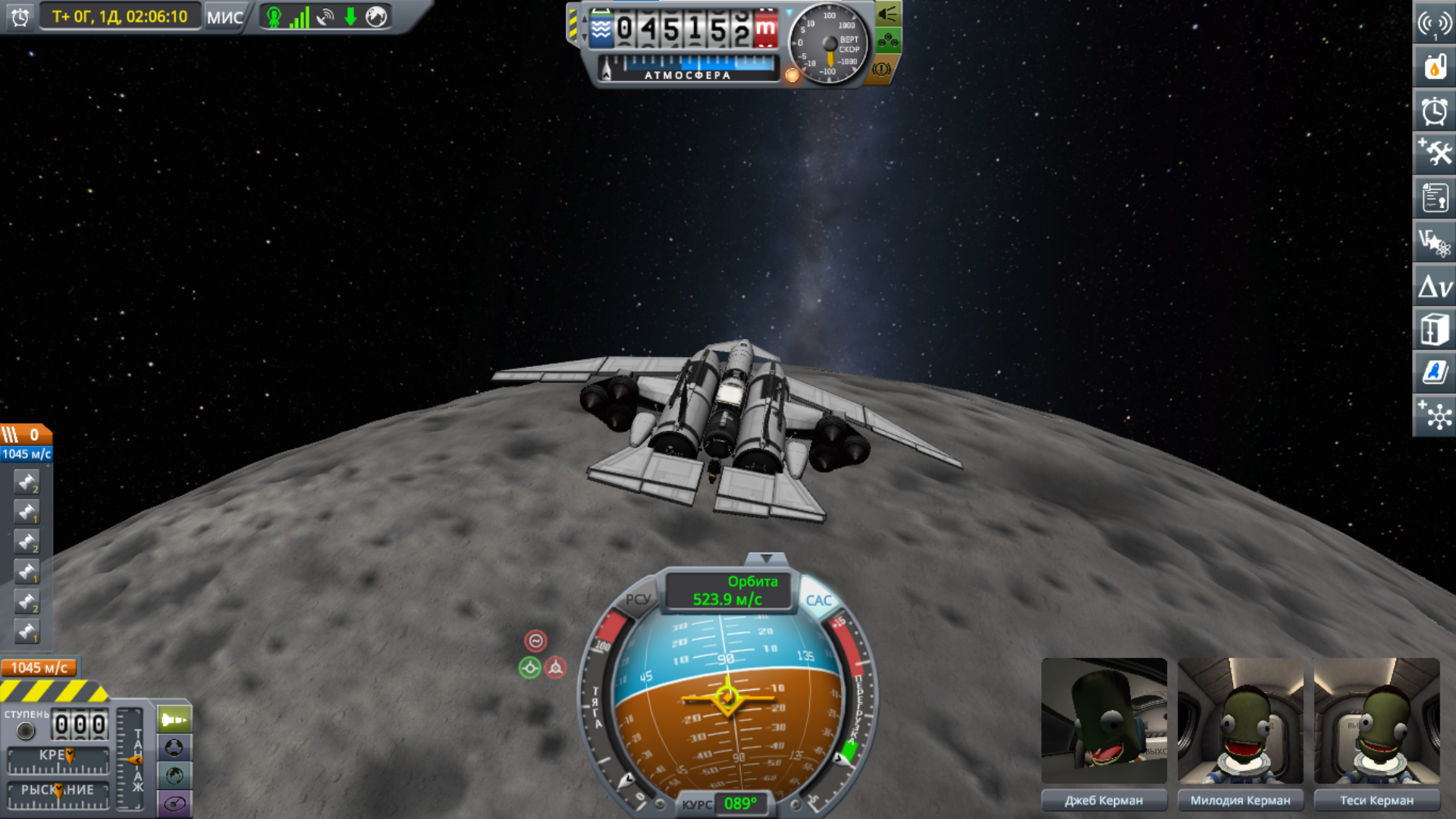
Task: Switch the Орбита speed display mode
Action: point(728,591)
